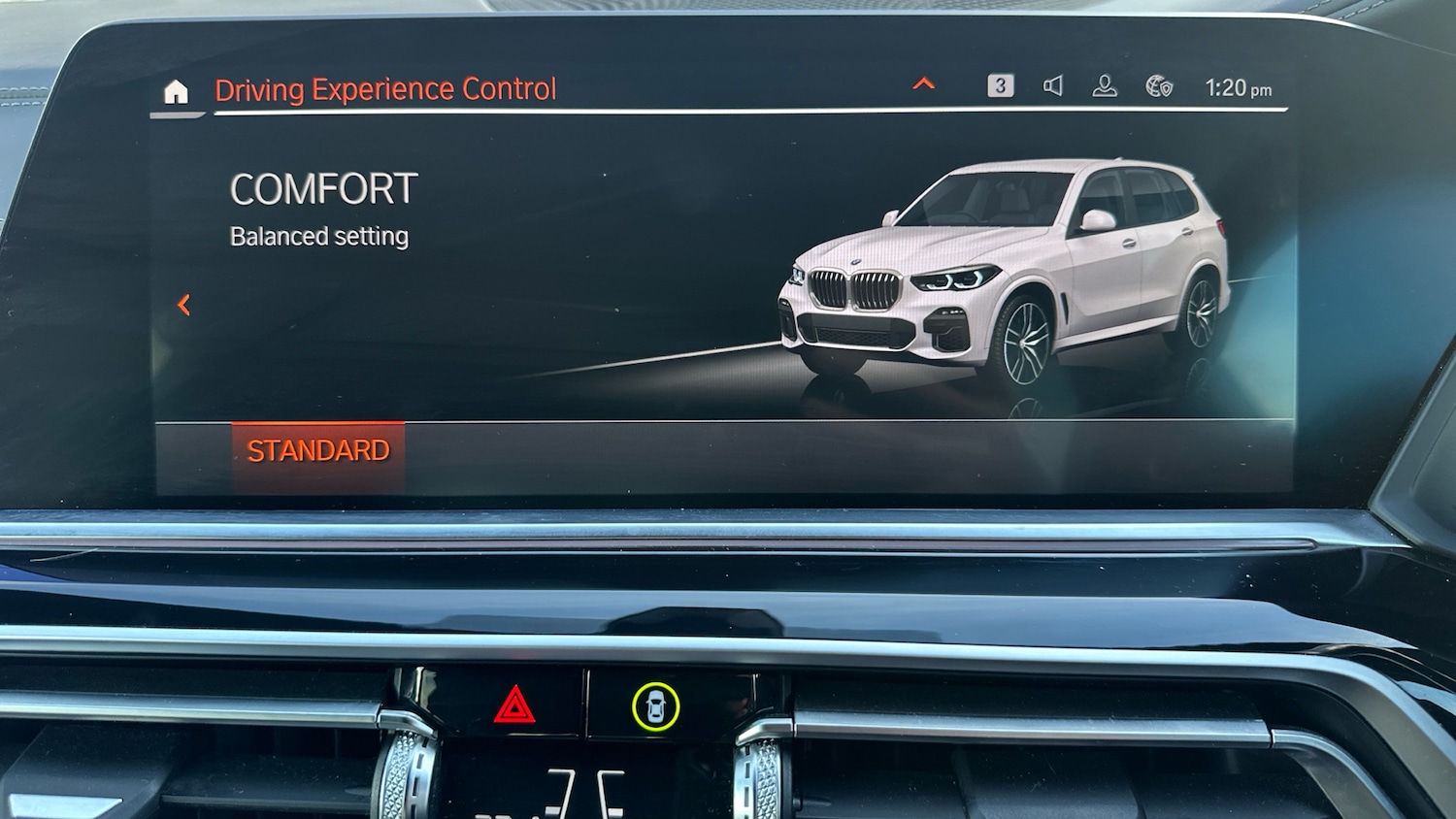The height and width of the screenshot is (819, 1456).
Task: Toggle the PDC parking sensor button
Action: point(658,707)
